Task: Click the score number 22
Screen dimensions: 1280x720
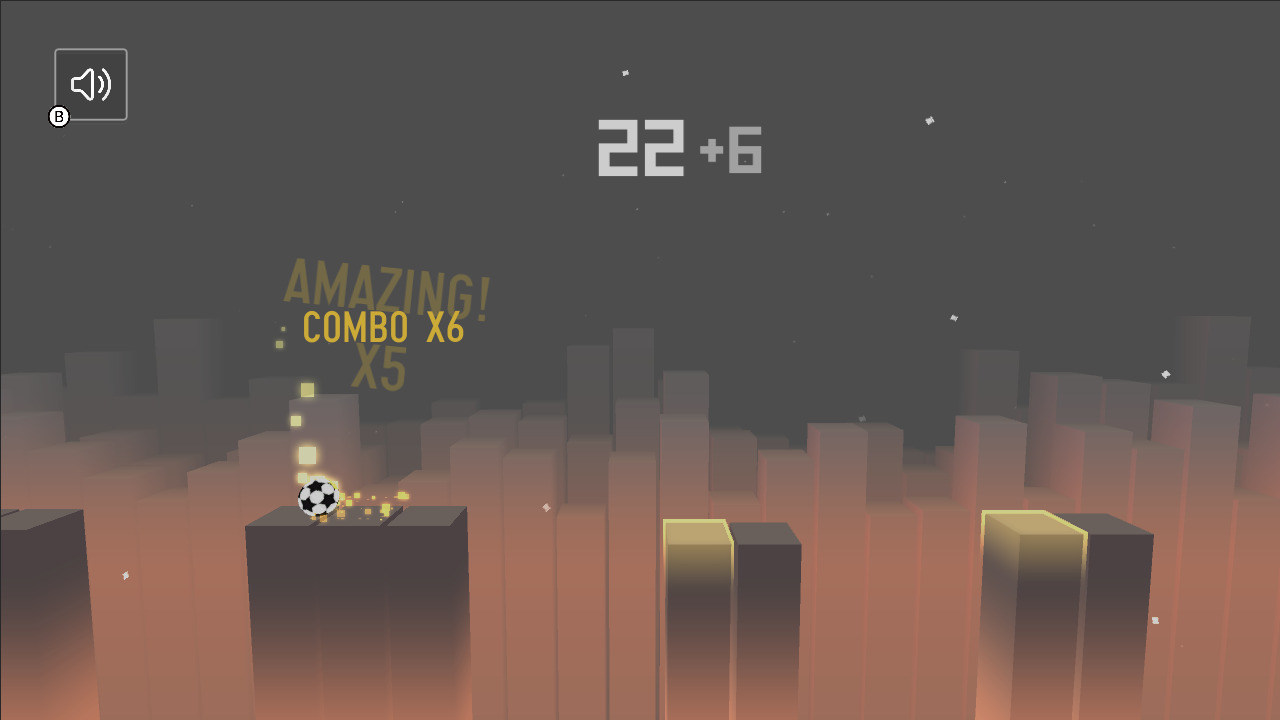Action: pos(640,147)
